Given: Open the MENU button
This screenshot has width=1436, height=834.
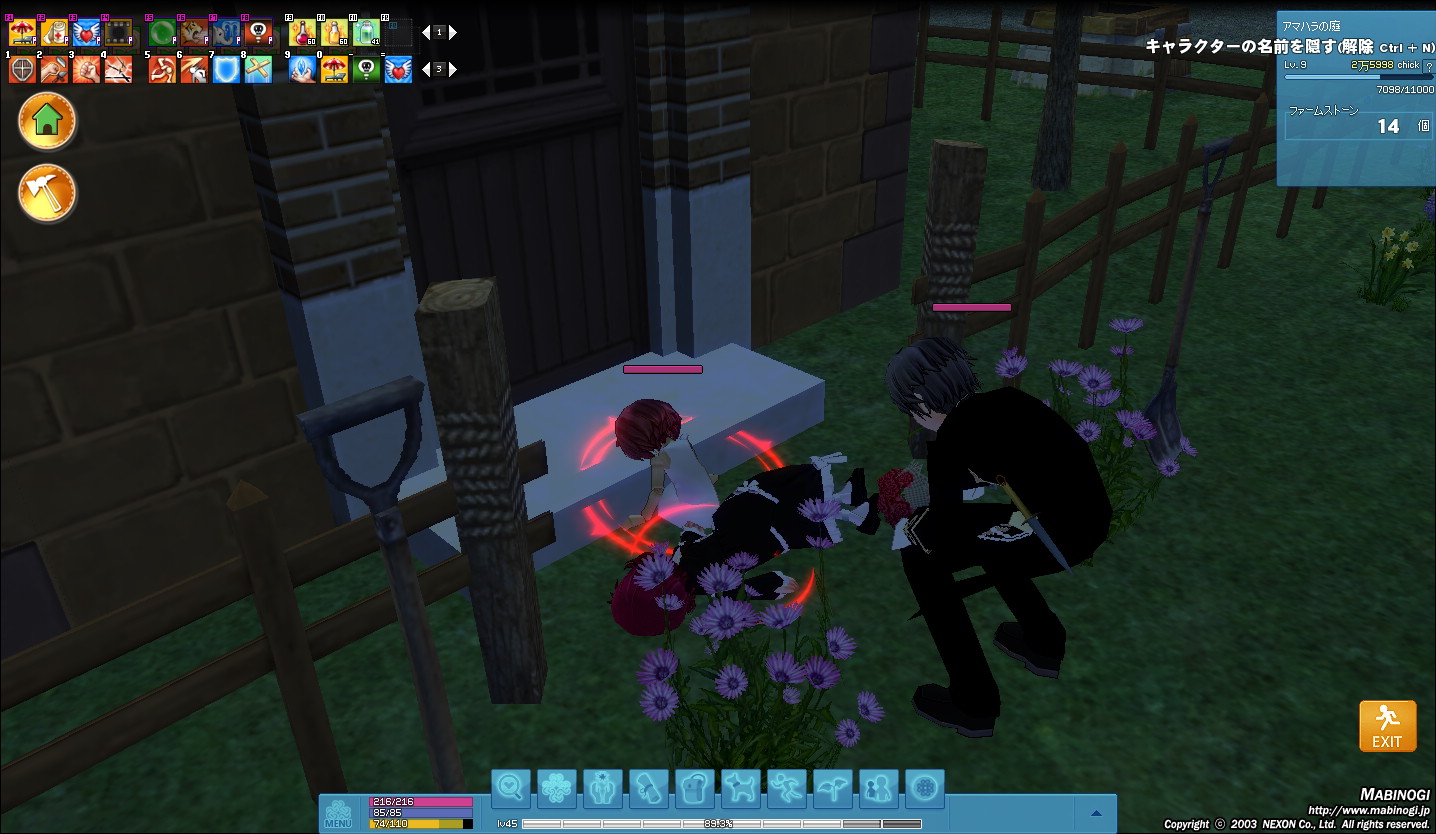Looking at the screenshot, I should (x=338, y=812).
